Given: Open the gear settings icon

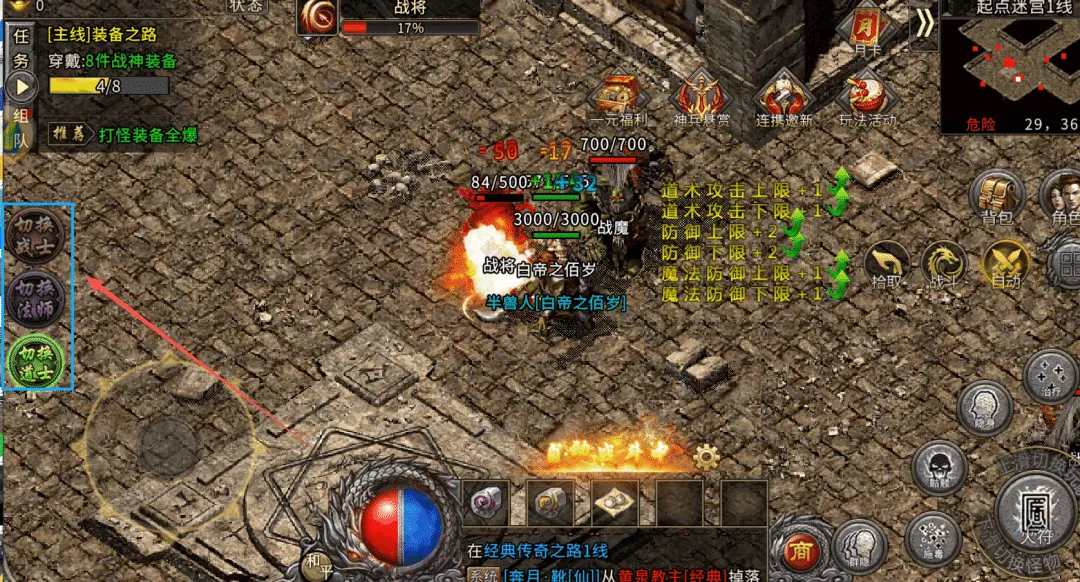Looking at the screenshot, I should (x=706, y=458).
